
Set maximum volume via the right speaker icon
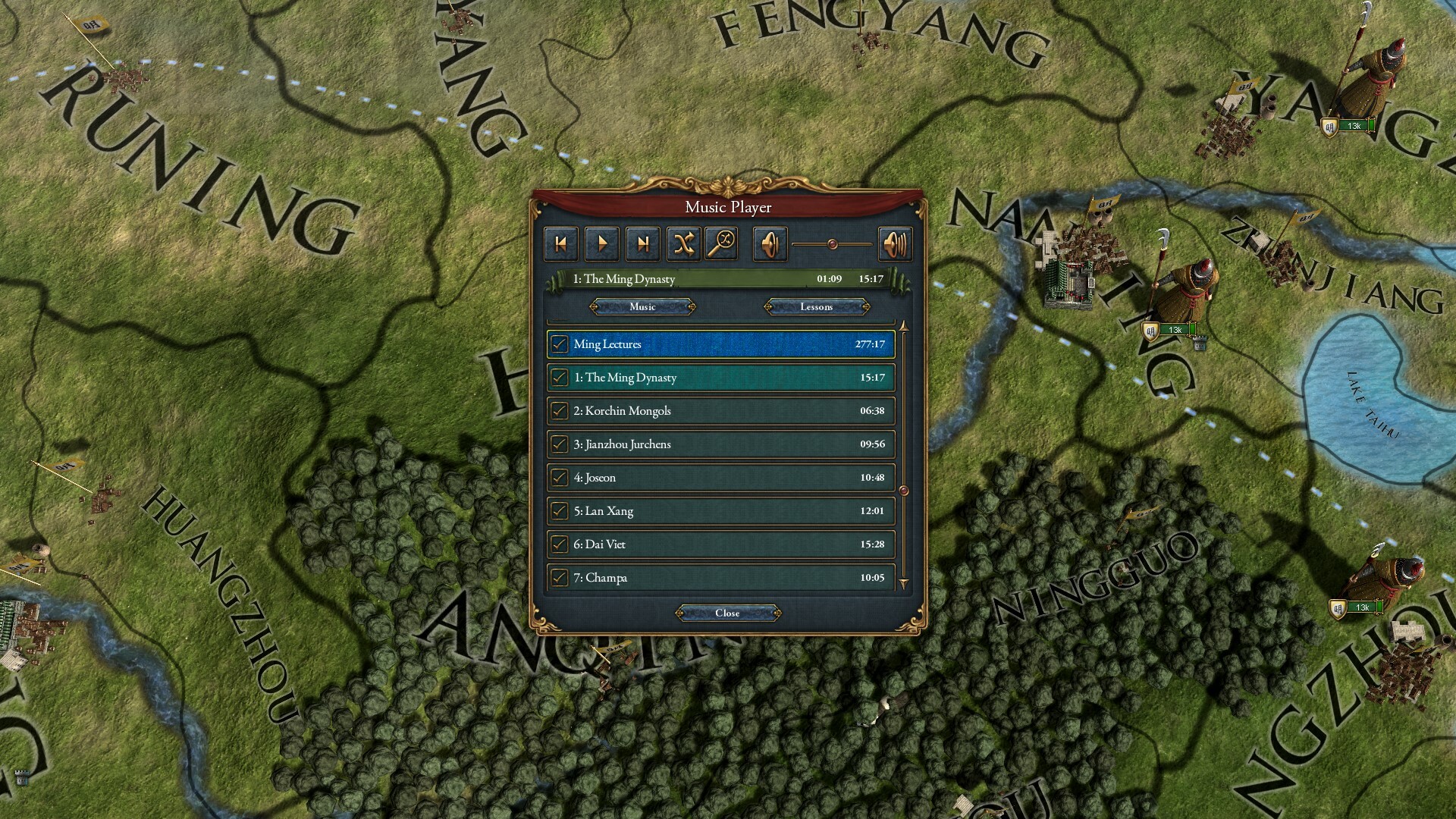[x=895, y=243]
